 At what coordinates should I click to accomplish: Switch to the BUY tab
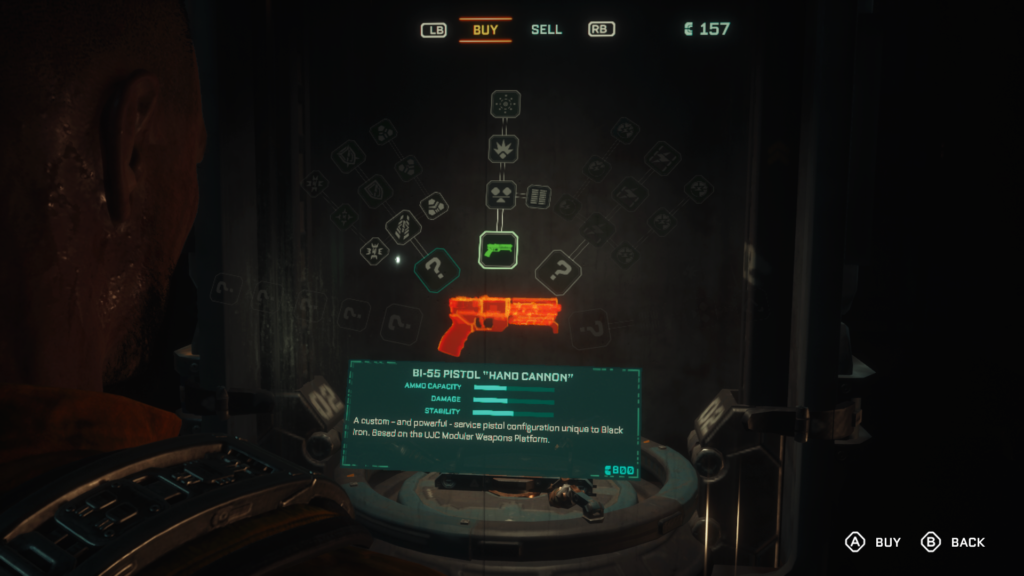pyautogui.click(x=485, y=30)
